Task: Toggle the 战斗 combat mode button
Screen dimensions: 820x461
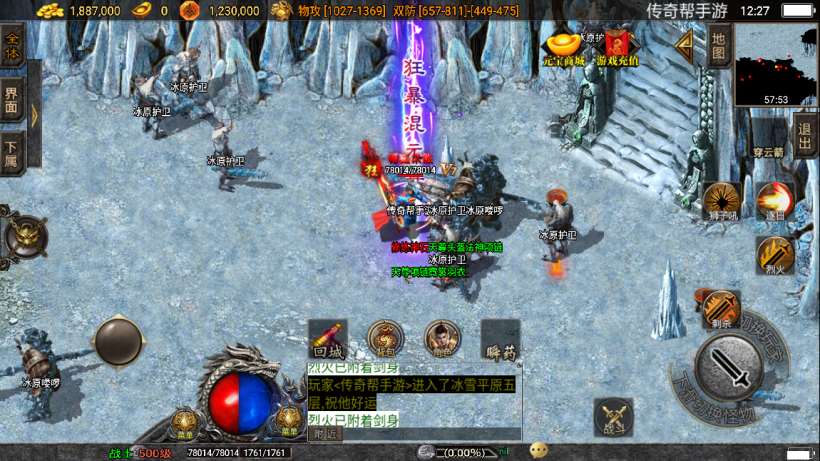Action: coord(613,416)
